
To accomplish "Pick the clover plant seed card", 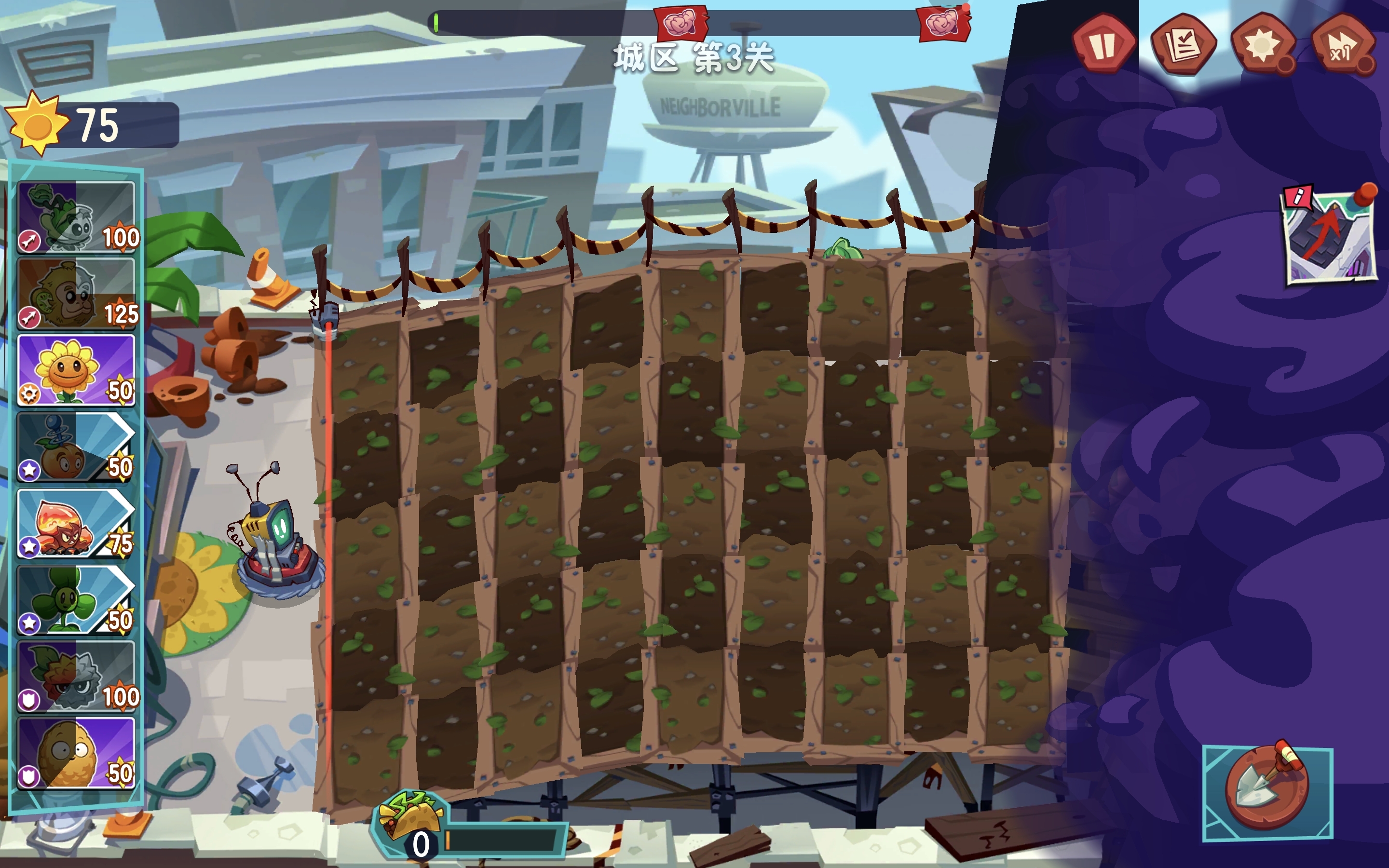I will click(x=76, y=600).
